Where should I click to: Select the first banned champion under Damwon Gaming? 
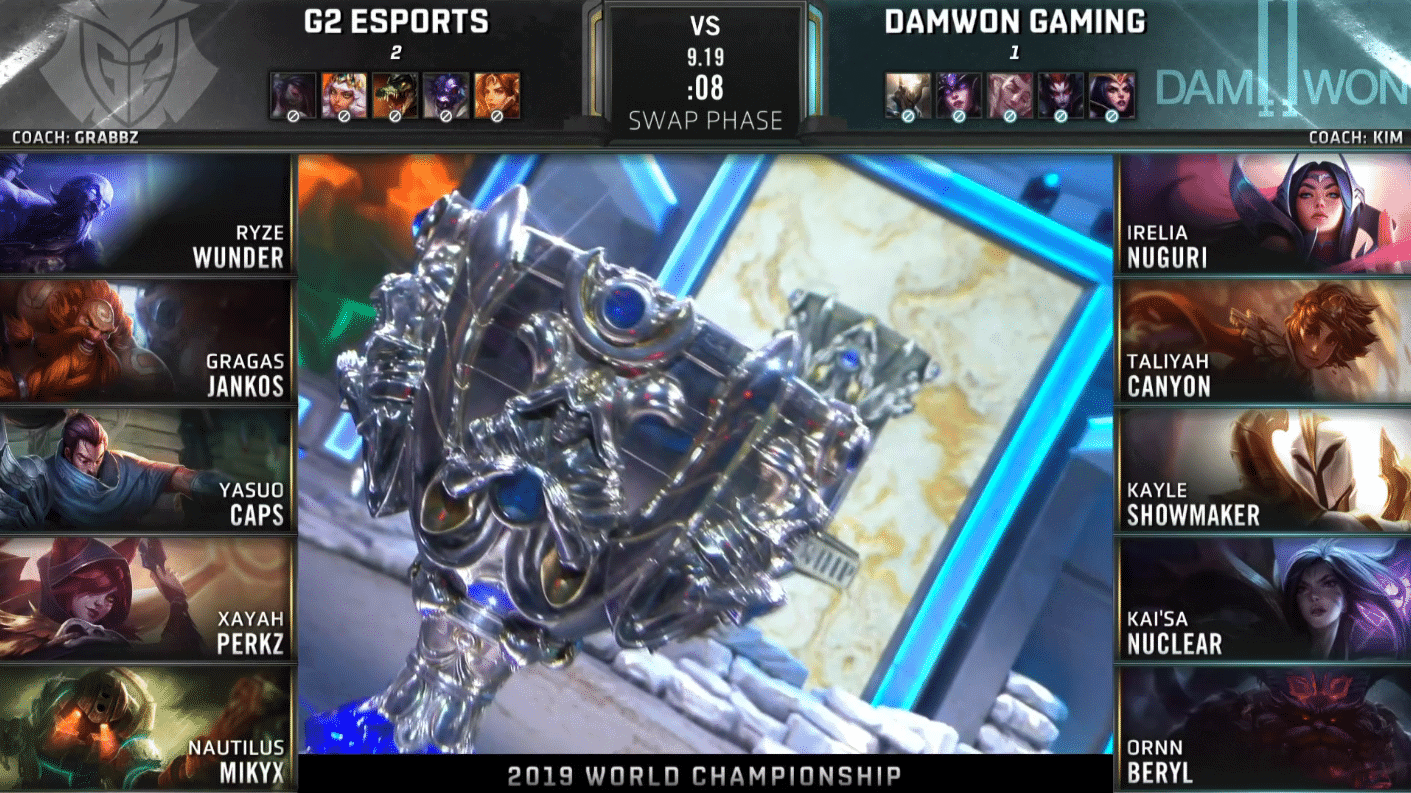pos(908,95)
